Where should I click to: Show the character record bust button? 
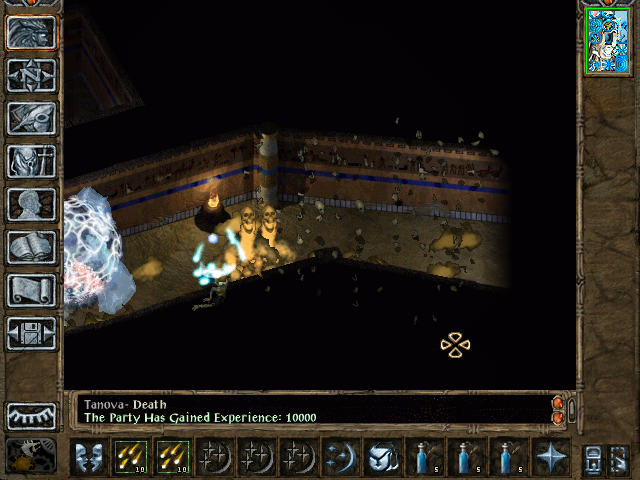pos(31,204)
